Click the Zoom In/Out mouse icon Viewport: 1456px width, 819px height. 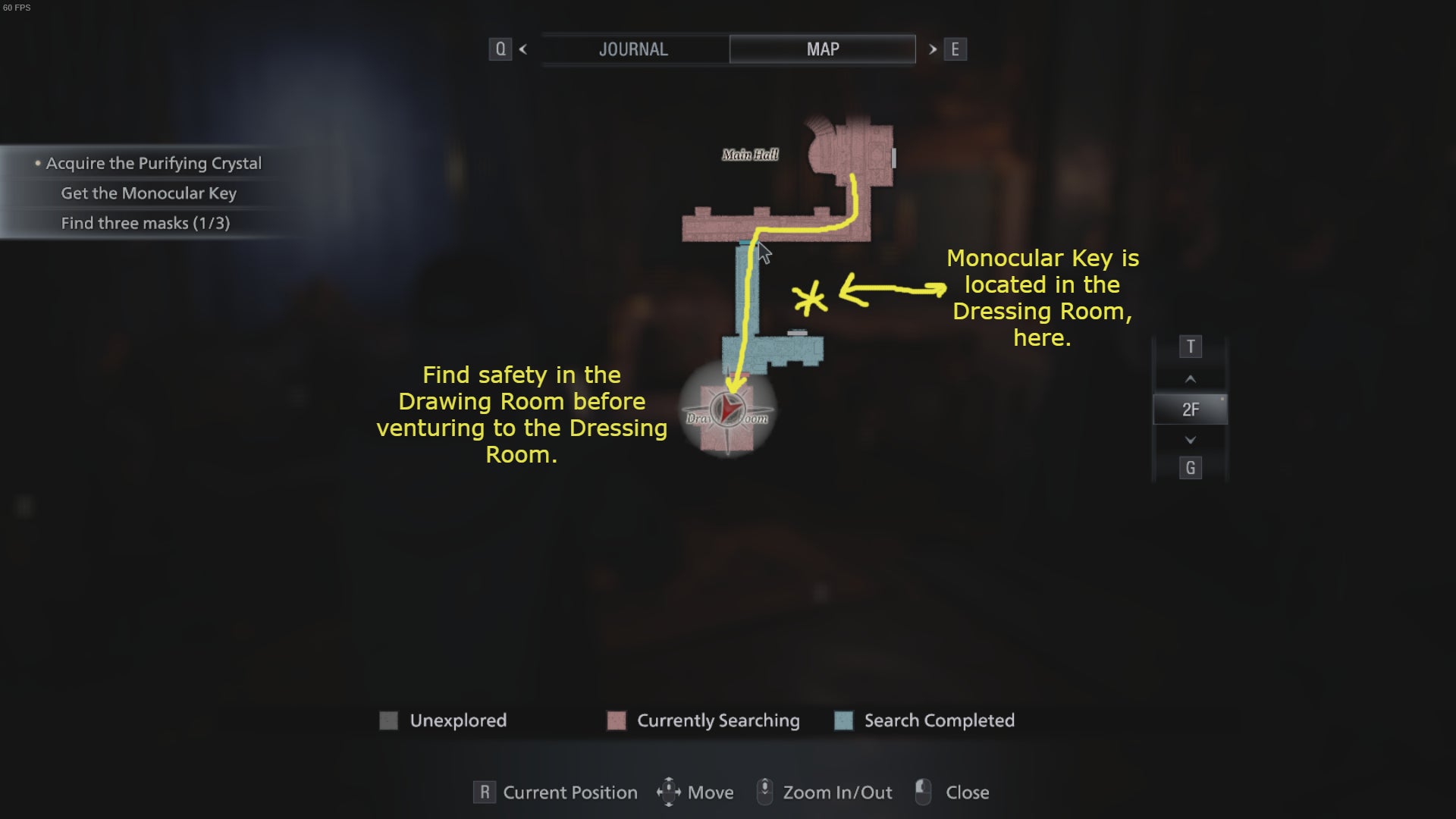pyautogui.click(x=766, y=792)
